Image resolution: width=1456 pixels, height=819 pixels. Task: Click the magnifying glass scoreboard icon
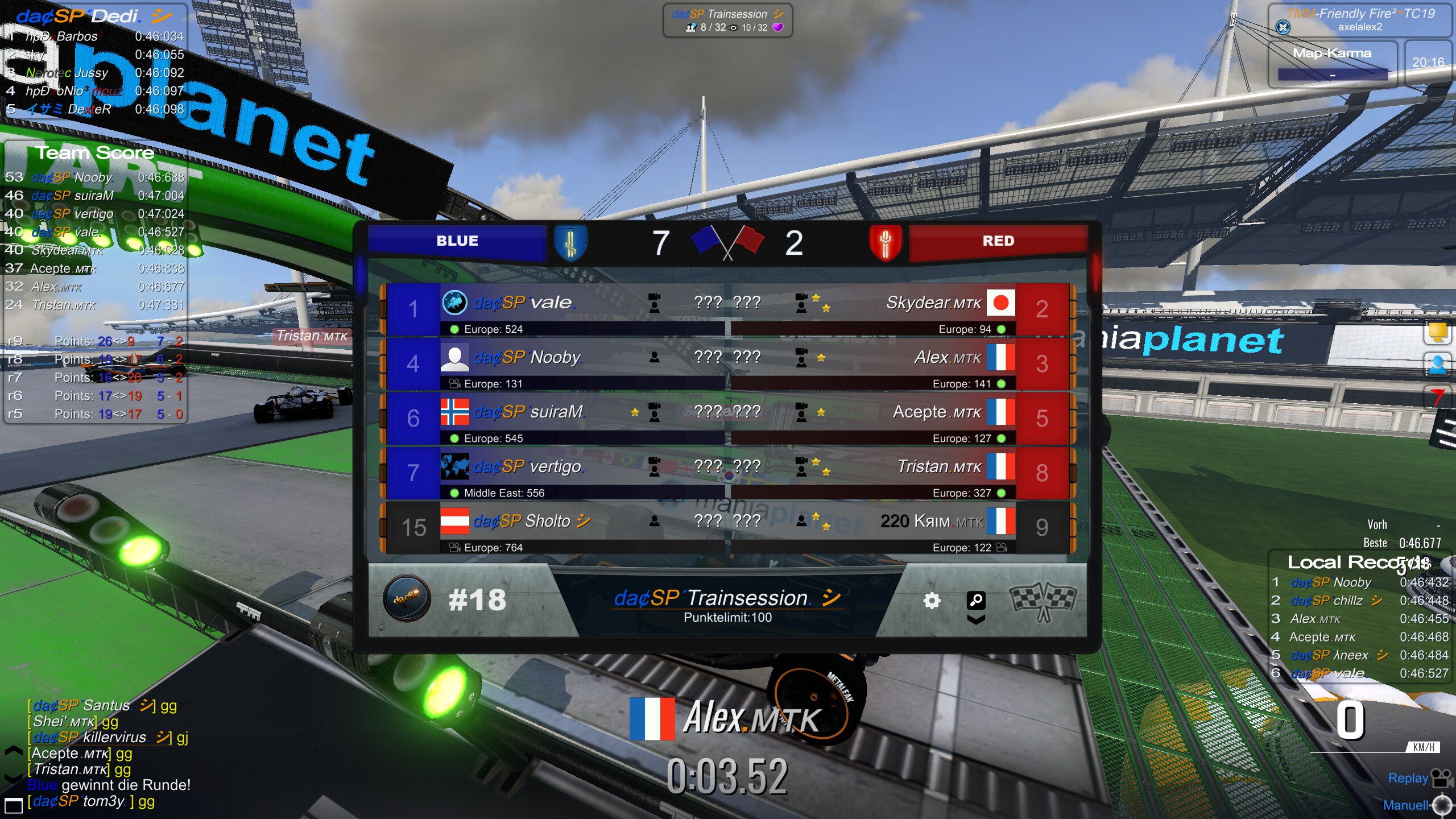pyautogui.click(x=976, y=599)
